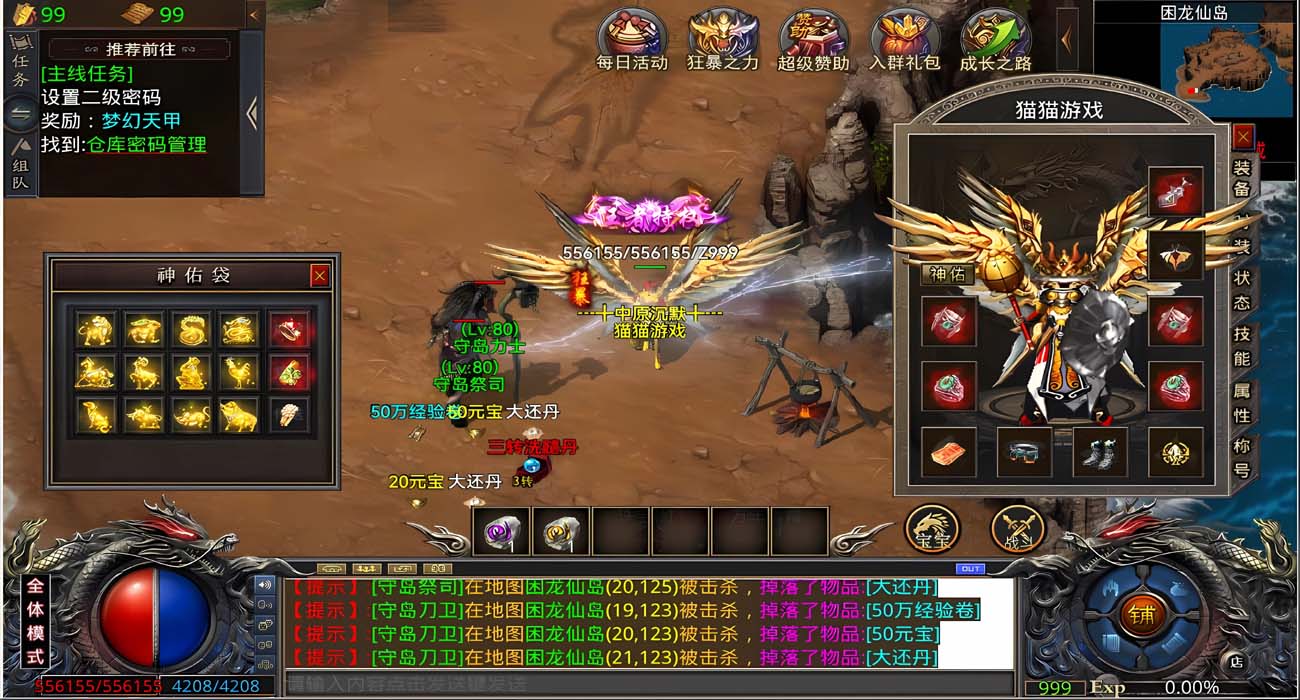Open the 超级赞助 super sponsor icon
This screenshot has width=1300, height=700.
click(x=813, y=39)
